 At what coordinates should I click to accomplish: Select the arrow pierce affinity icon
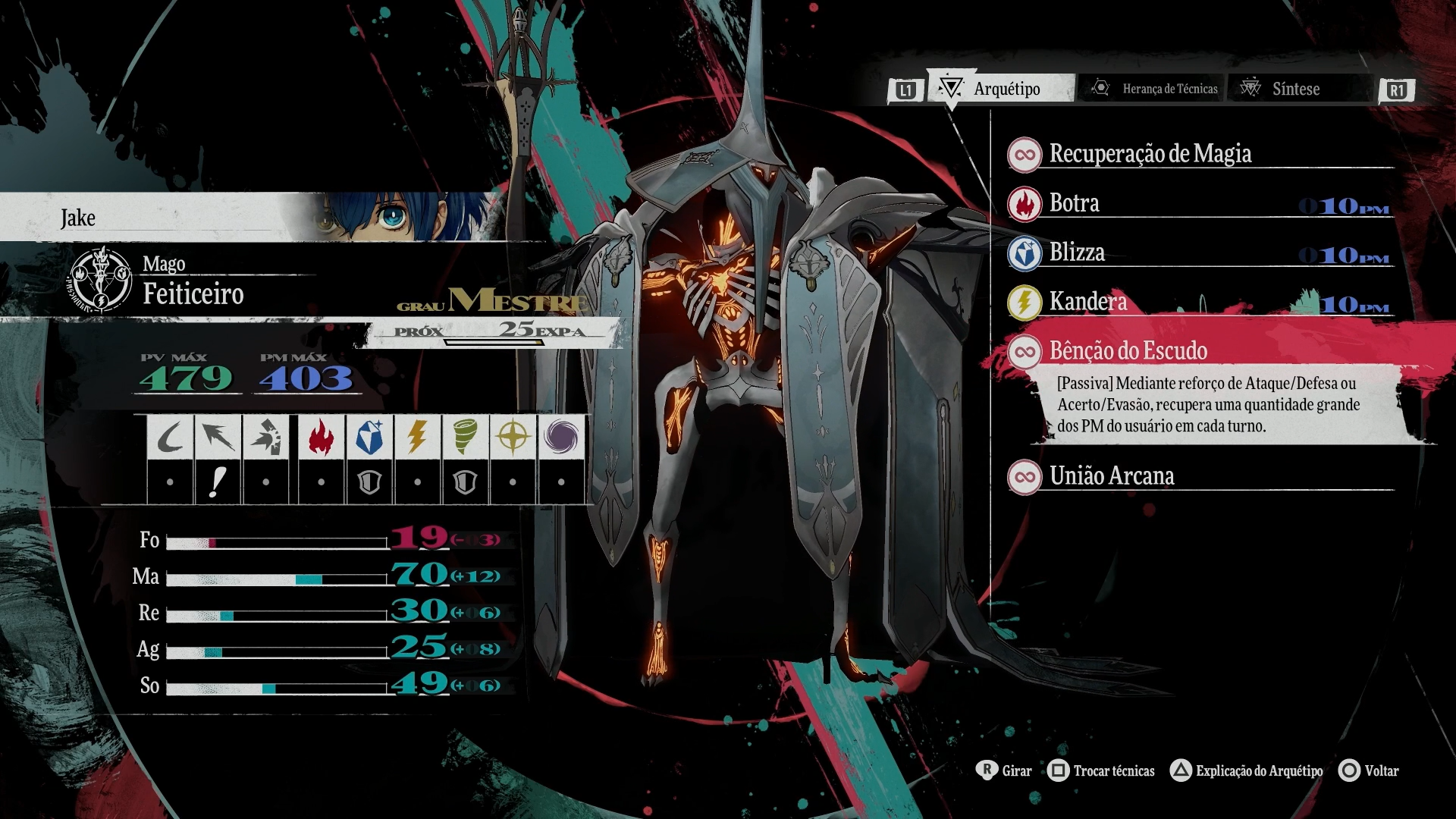[x=218, y=438]
